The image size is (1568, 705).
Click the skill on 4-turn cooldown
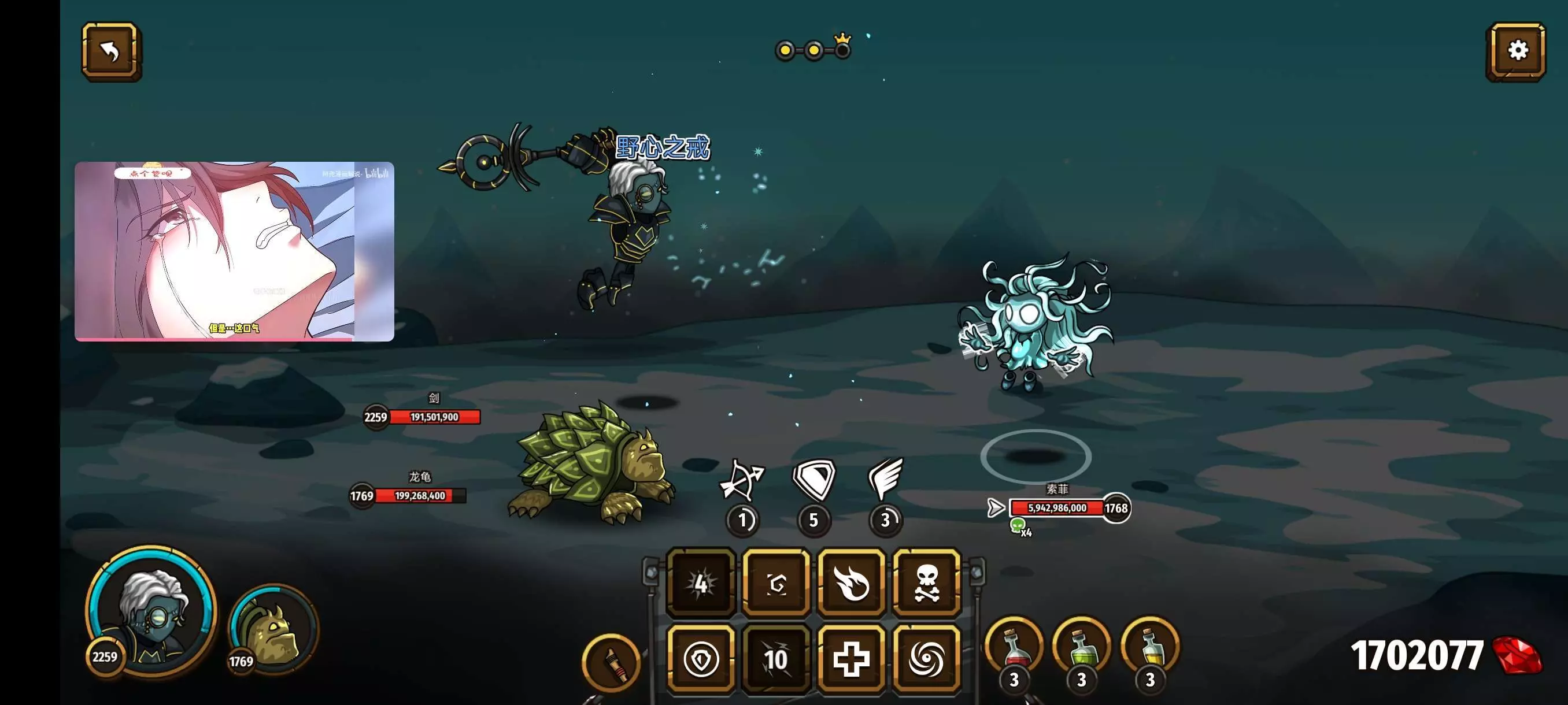(x=701, y=582)
